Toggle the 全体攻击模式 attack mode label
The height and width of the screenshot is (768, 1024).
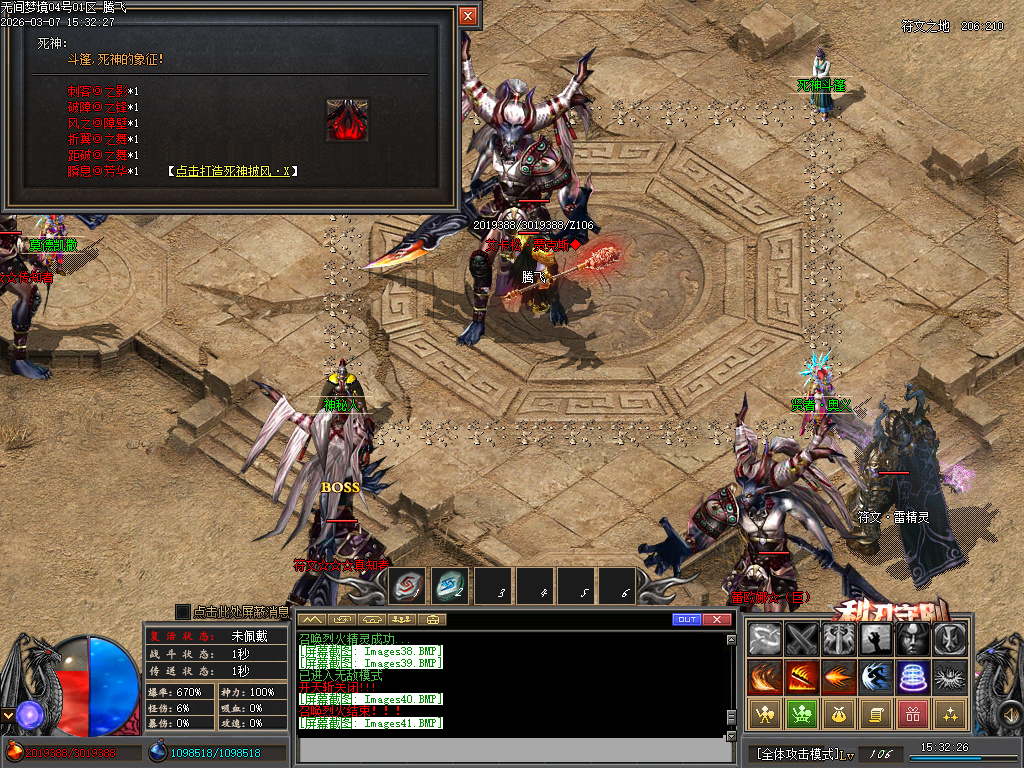pos(798,753)
